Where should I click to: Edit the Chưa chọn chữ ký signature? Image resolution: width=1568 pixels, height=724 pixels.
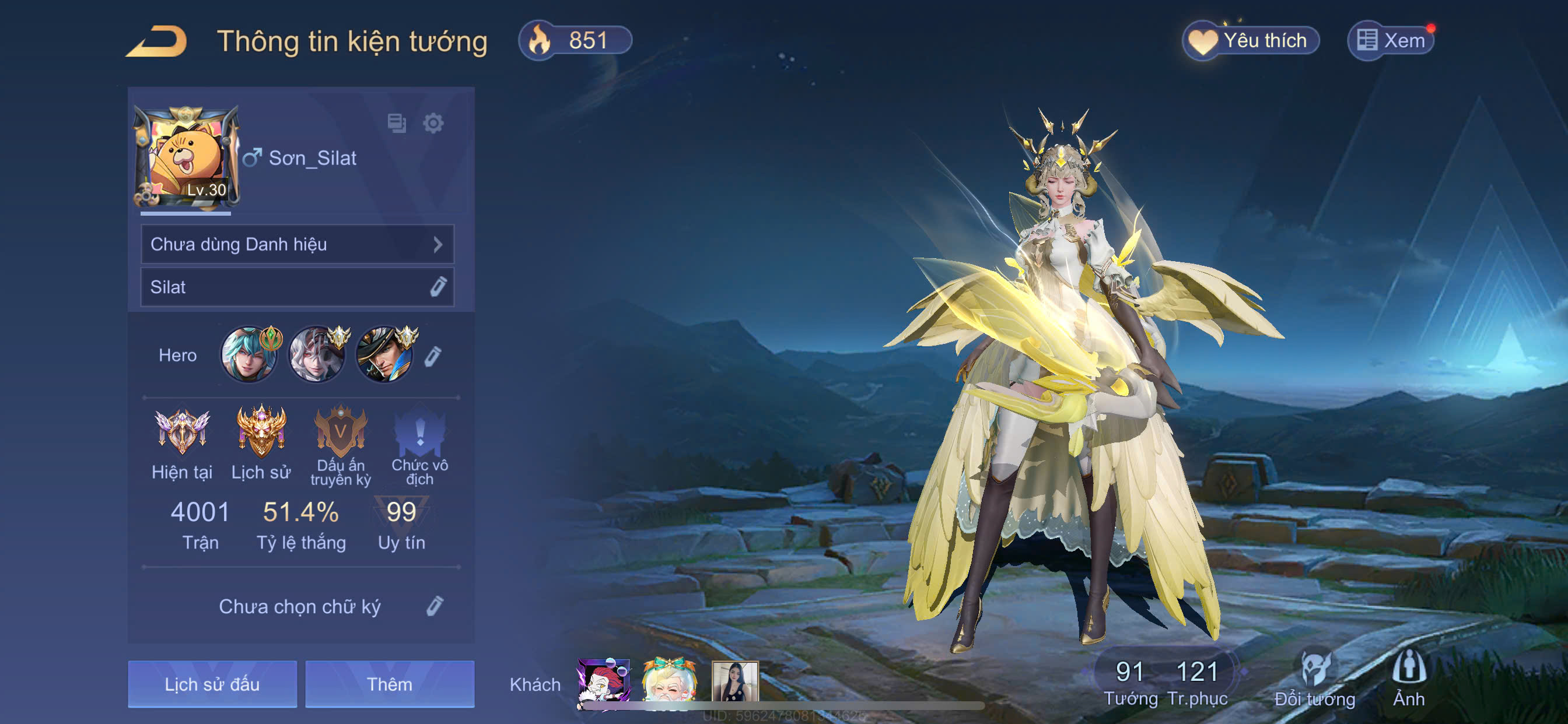(434, 606)
